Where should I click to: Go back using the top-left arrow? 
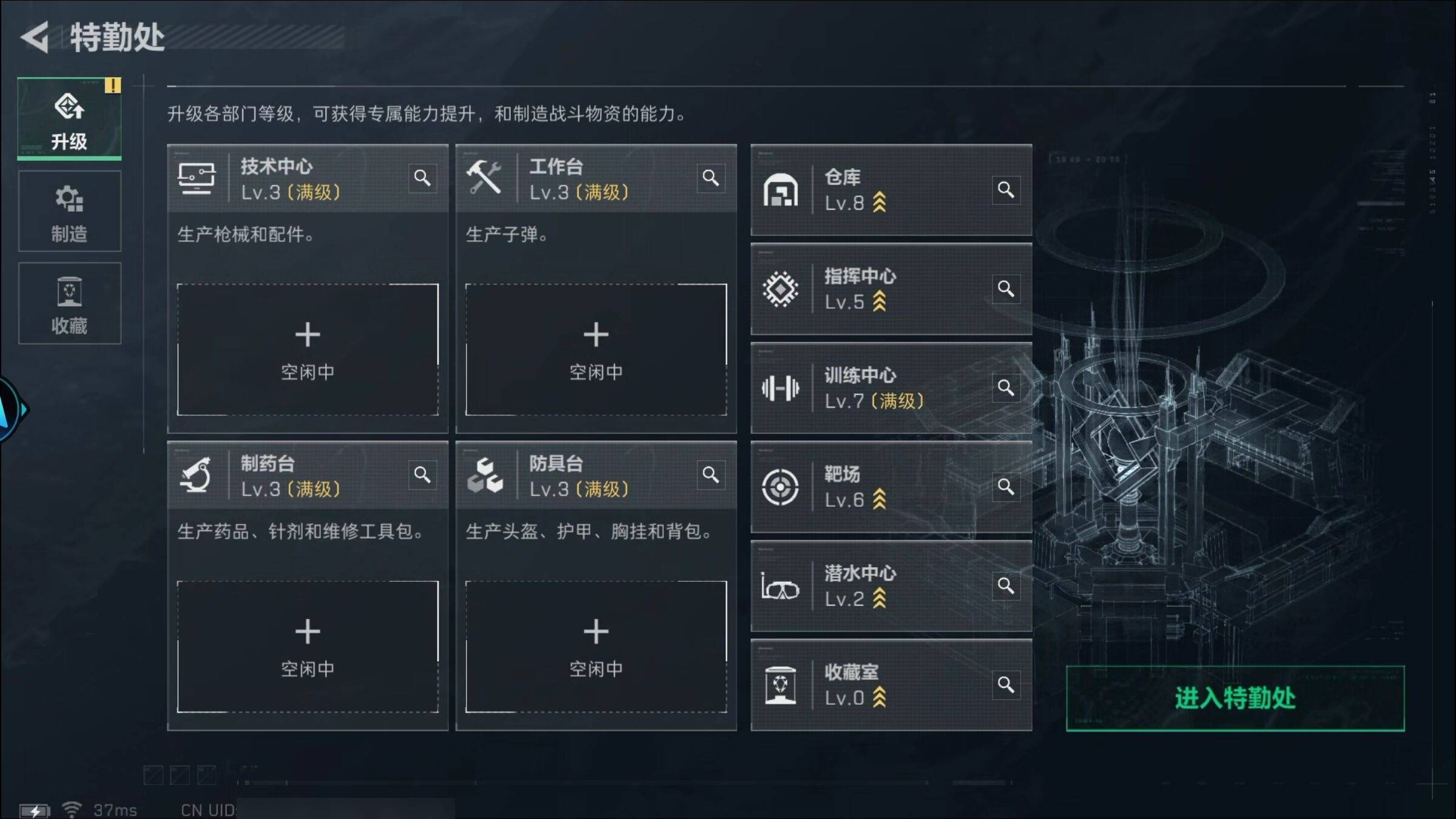point(35,38)
